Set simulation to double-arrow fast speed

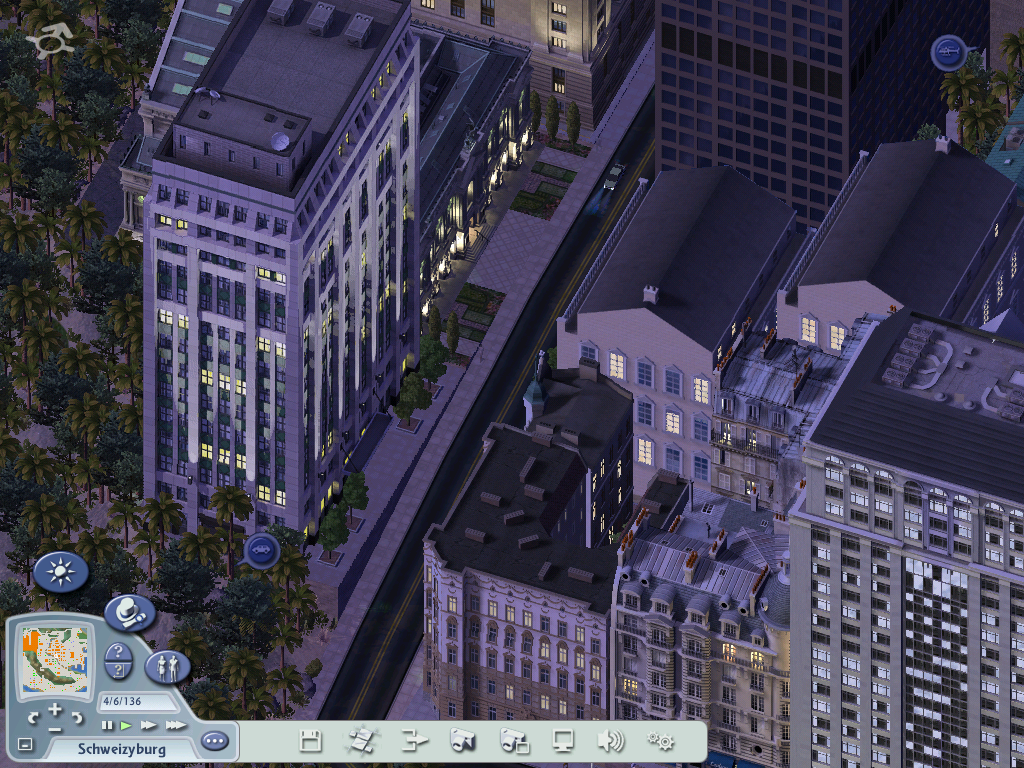click(x=149, y=725)
